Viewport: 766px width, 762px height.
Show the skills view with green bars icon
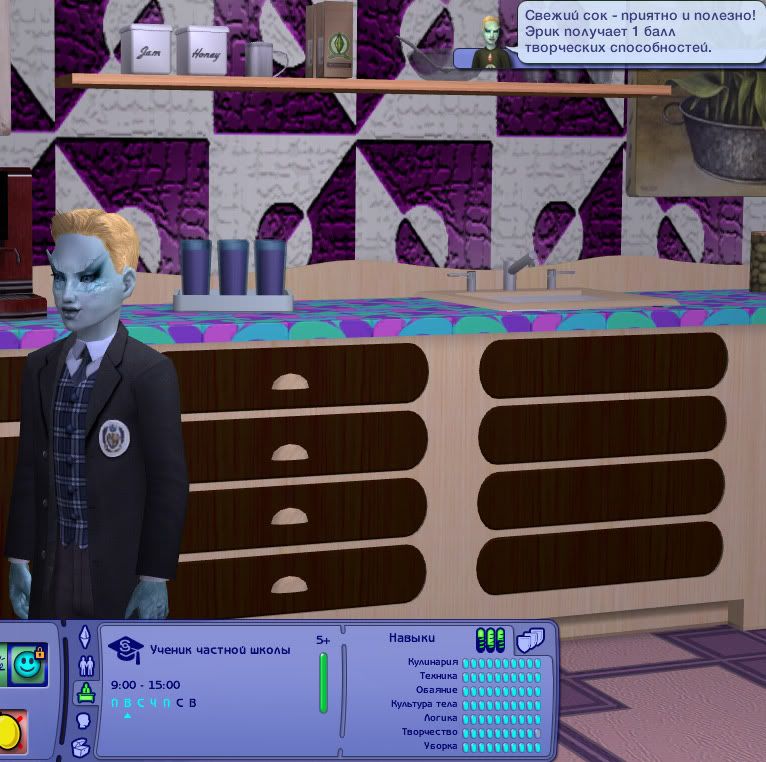[x=490, y=640]
